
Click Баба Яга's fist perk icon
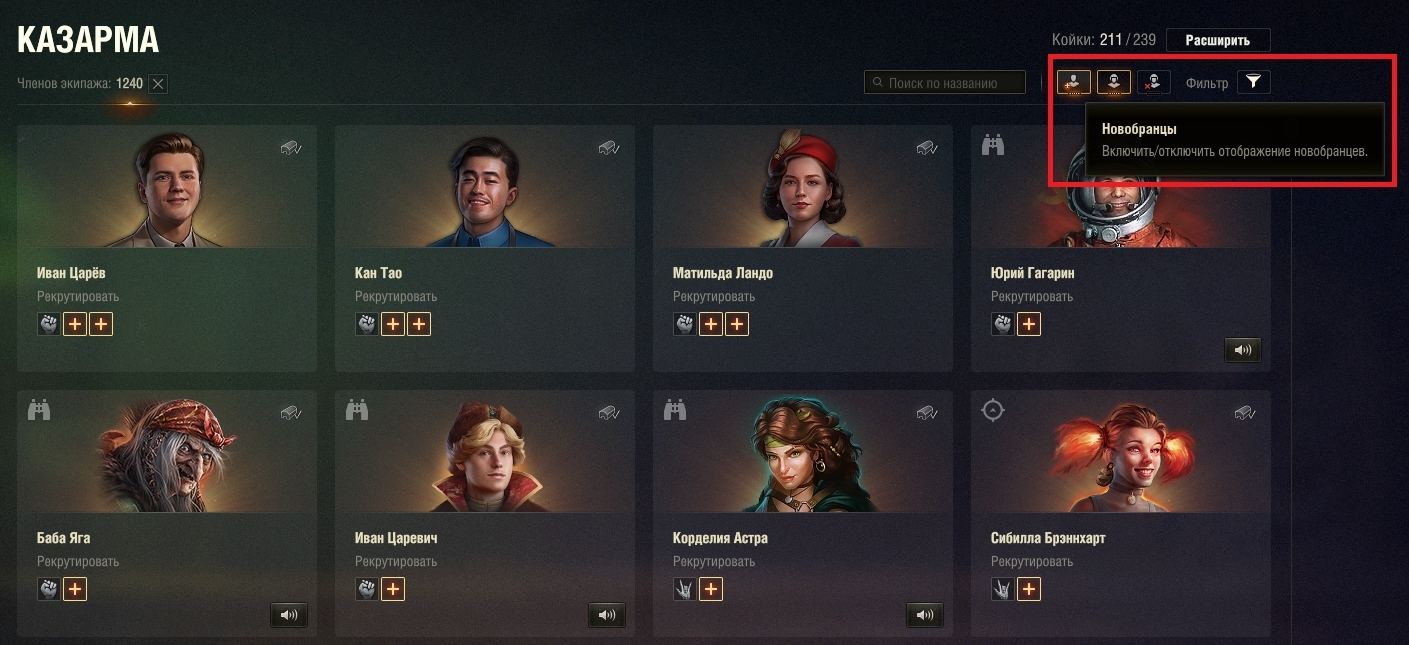[49, 589]
